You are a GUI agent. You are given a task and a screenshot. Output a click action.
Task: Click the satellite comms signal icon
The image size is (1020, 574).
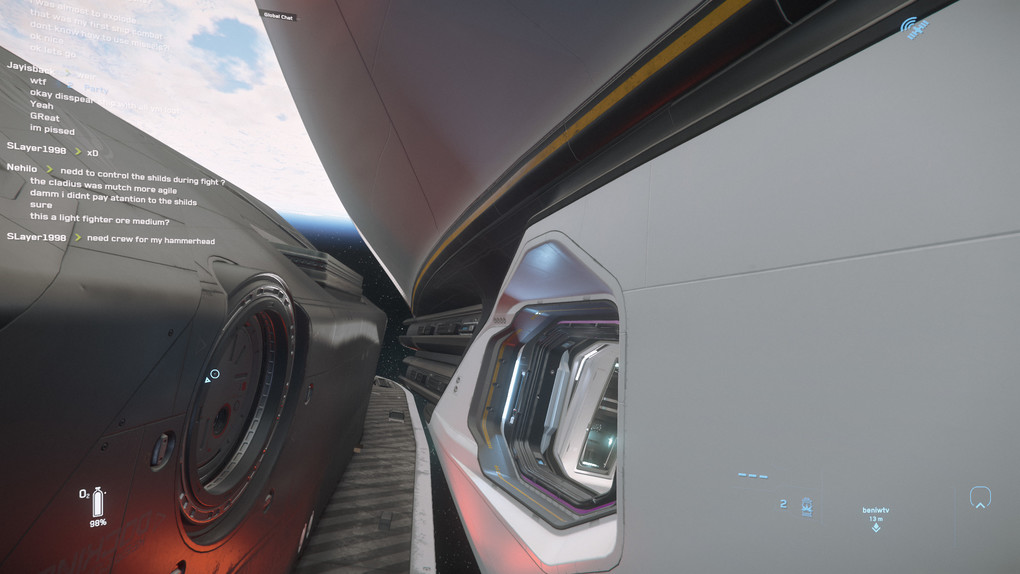point(914,28)
